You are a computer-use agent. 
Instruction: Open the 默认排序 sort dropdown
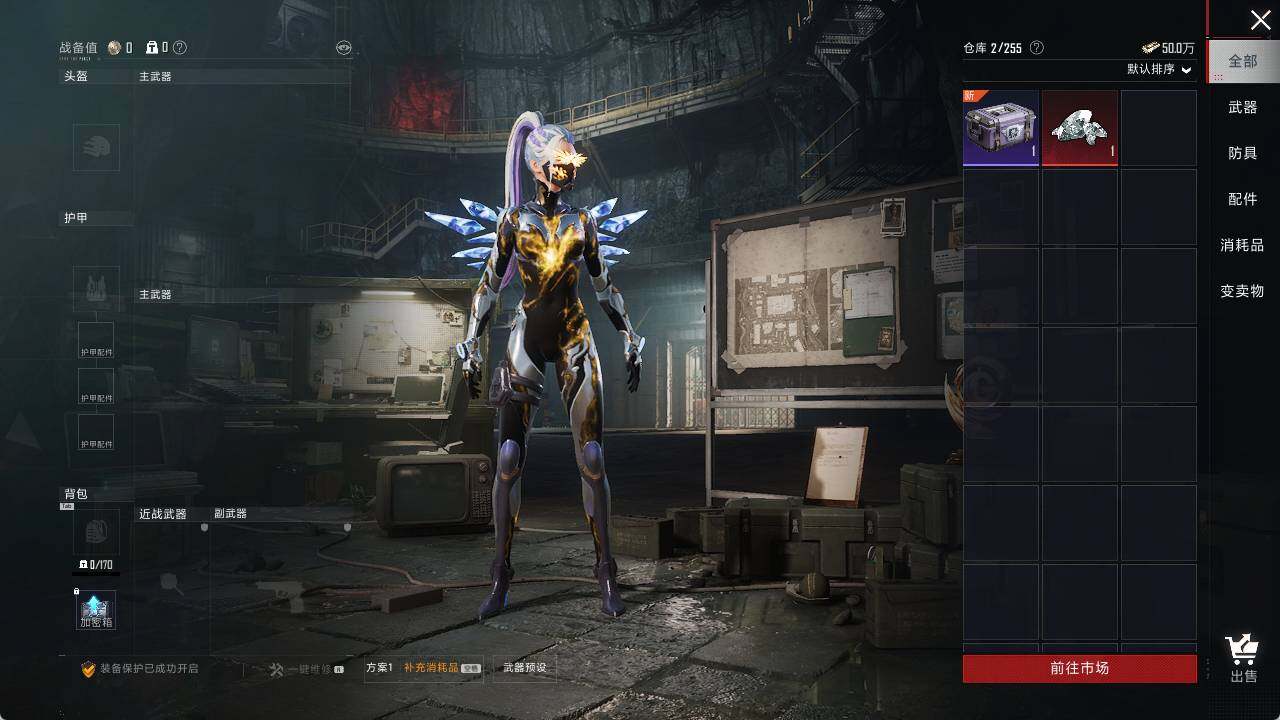coord(1160,70)
